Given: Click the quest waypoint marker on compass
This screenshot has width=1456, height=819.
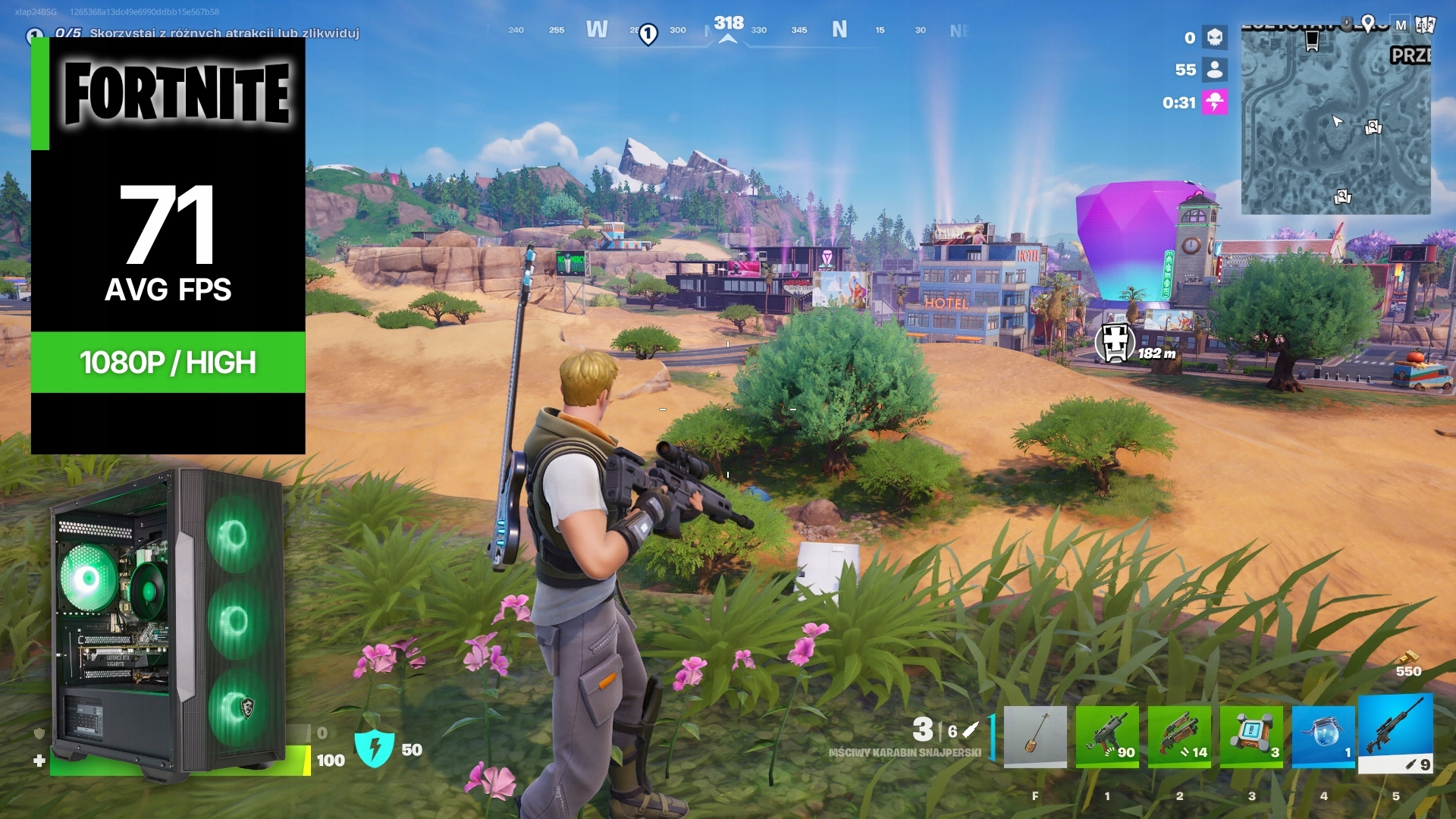Looking at the screenshot, I should [x=648, y=34].
